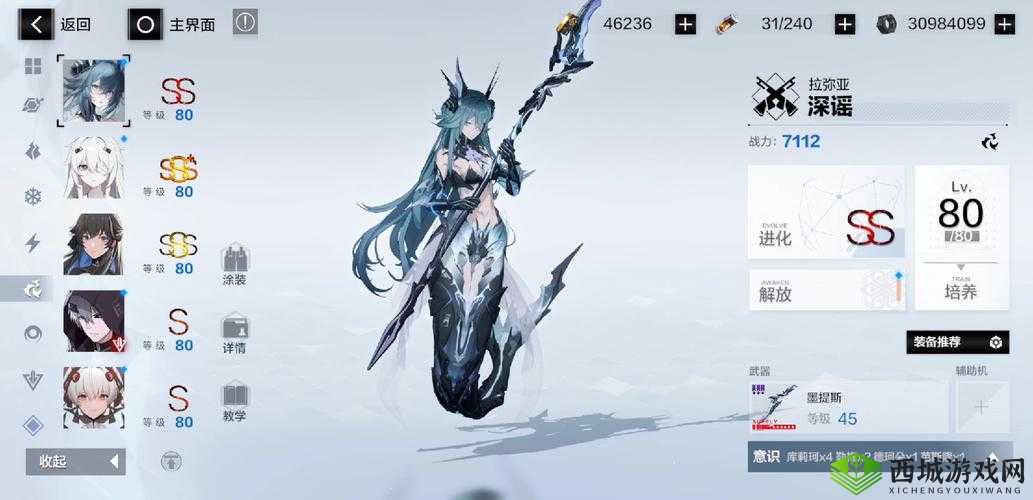The width and height of the screenshot is (1033, 500).
Task: Select the white-haired character with covered eye
Action: coord(95,167)
